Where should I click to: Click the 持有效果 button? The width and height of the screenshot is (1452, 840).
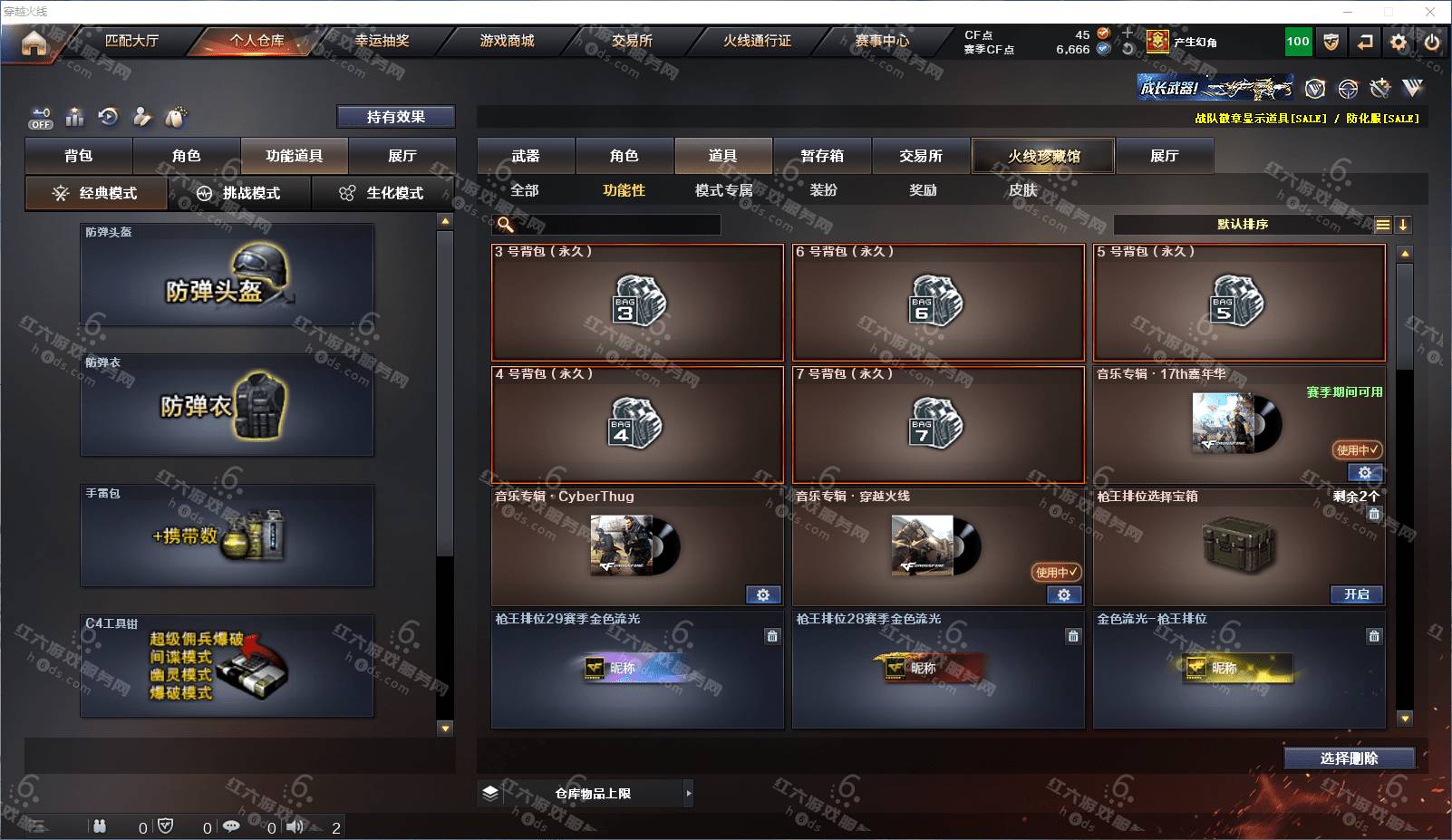click(396, 117)
